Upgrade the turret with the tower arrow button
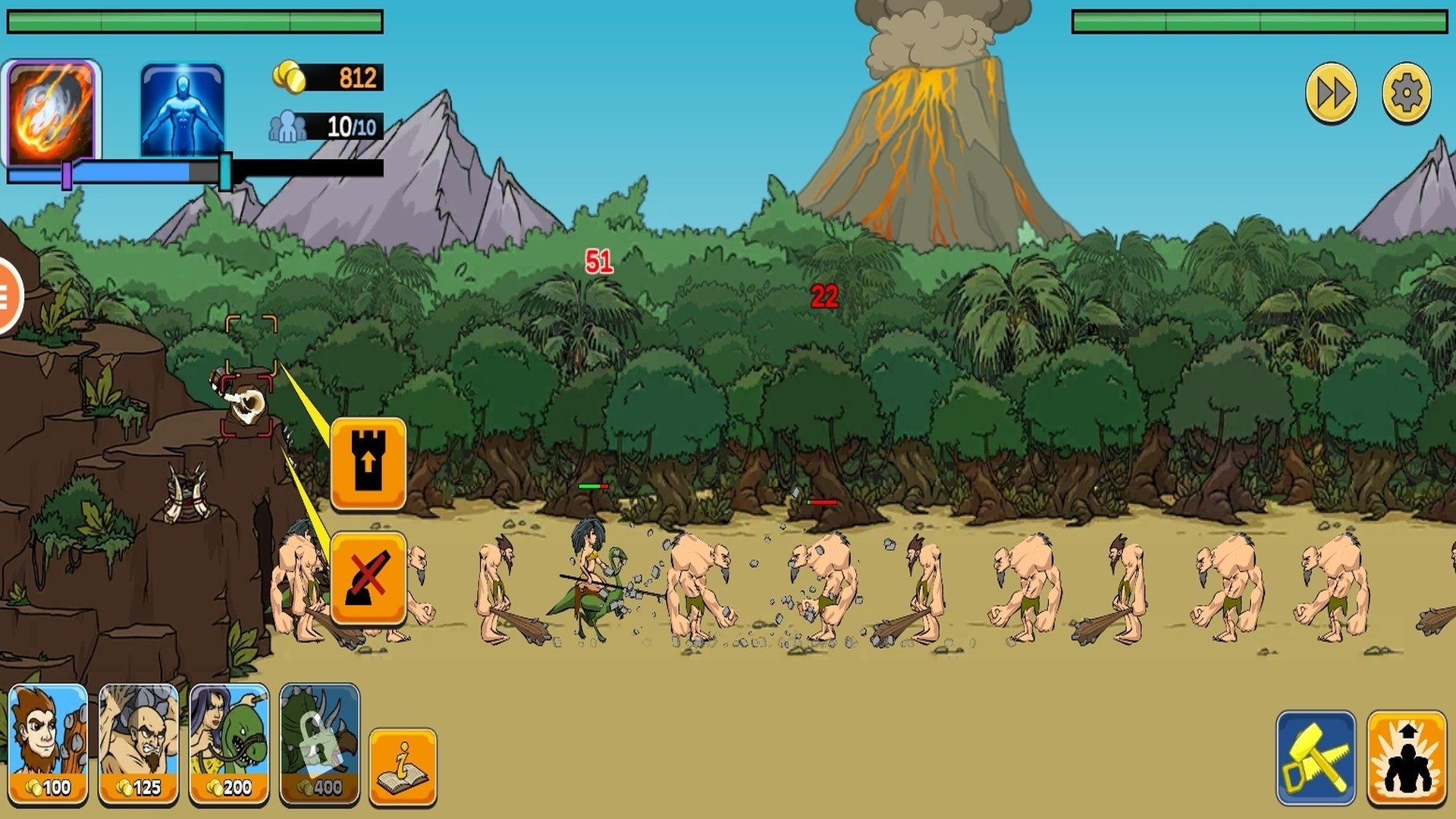This screenshot has width=1456, height=819. 369,463
